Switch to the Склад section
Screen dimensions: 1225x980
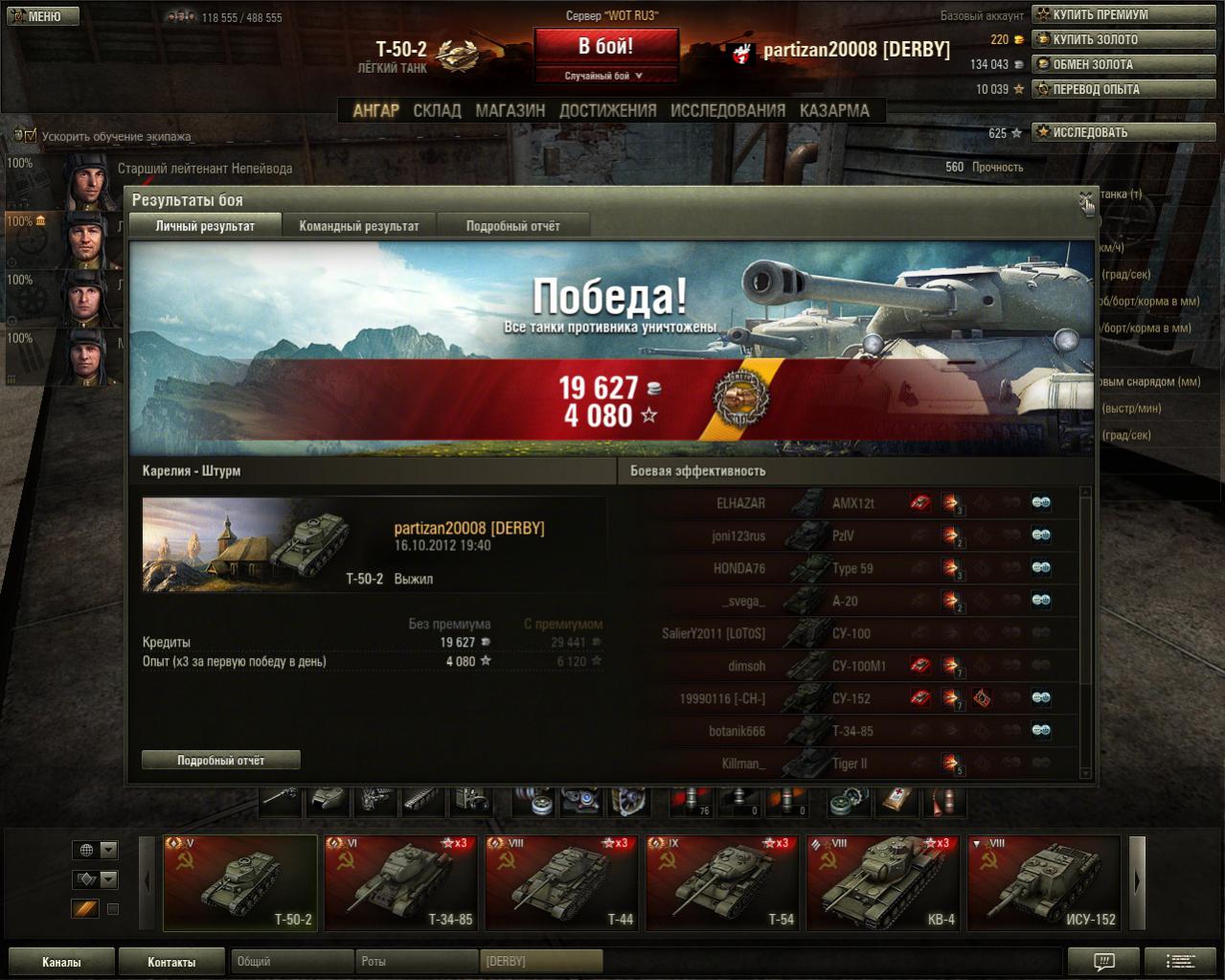(x=437, y=110)
